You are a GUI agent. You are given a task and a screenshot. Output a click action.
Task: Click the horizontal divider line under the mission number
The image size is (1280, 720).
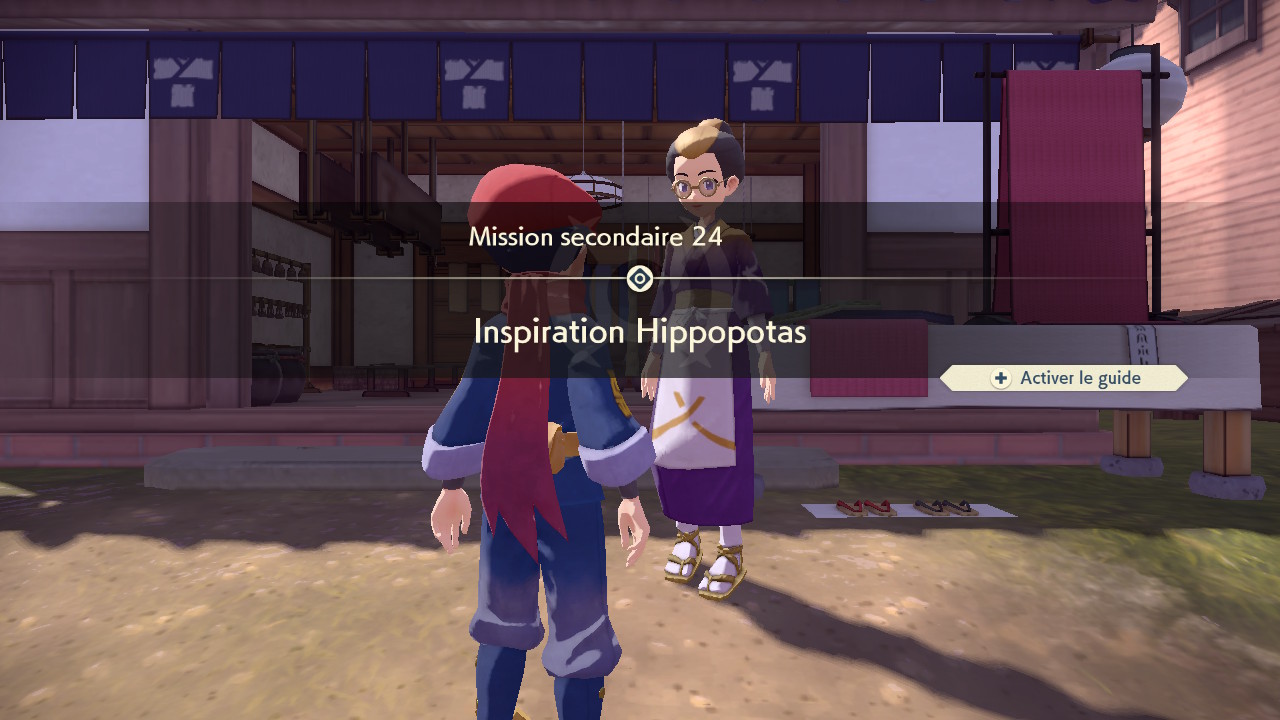coord(400,280)
